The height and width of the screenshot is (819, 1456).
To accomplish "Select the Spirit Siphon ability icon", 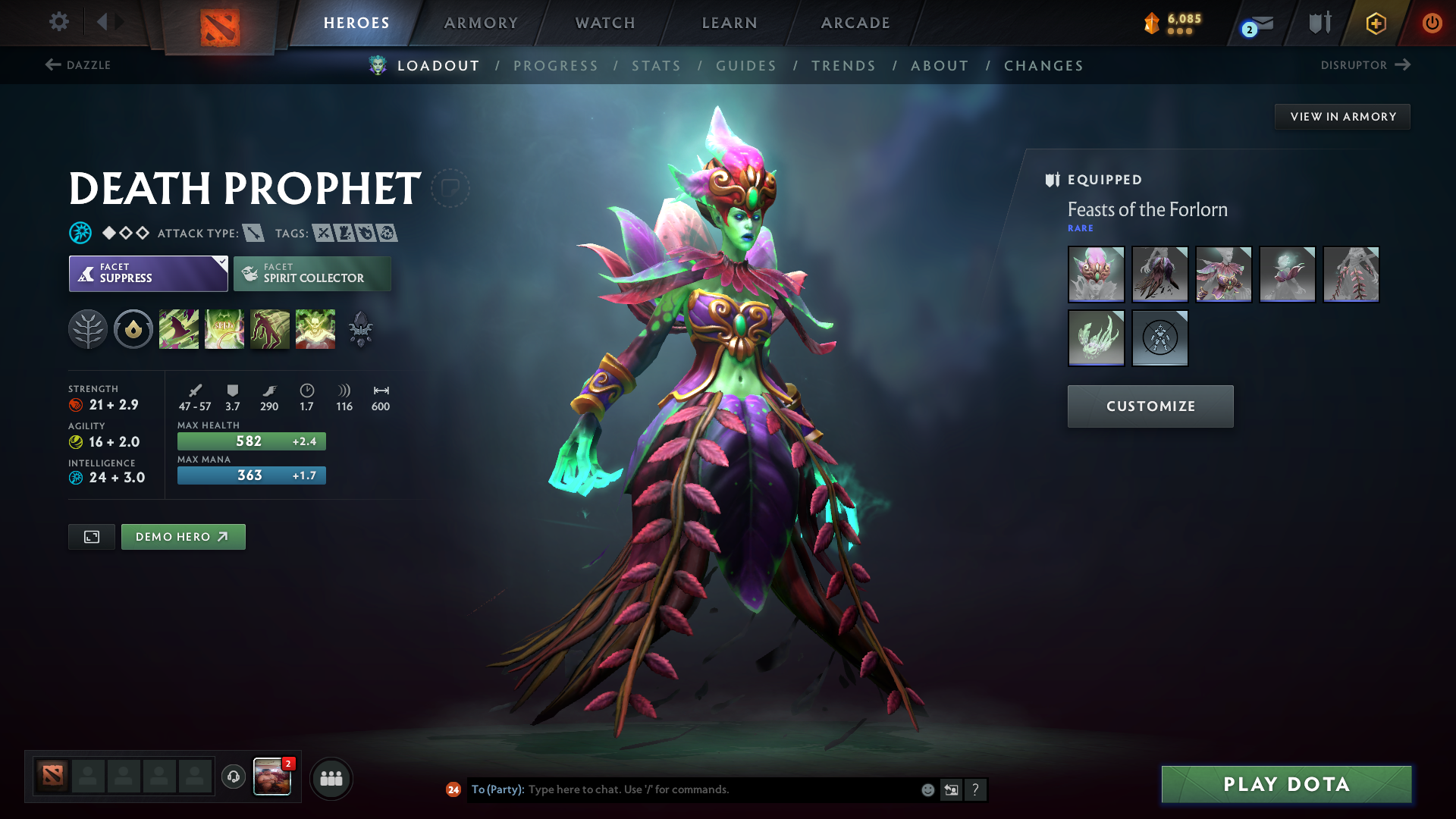I will pos(270,328).
